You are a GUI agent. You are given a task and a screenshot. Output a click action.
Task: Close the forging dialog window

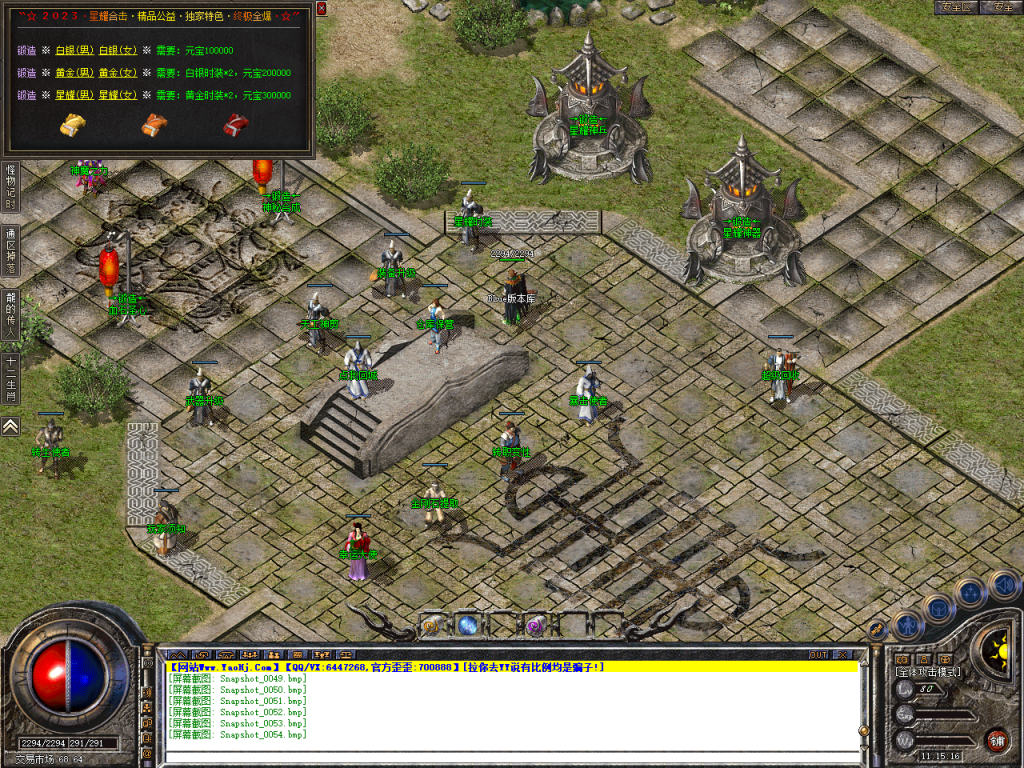pyautogui.click(x=321, y=8)
